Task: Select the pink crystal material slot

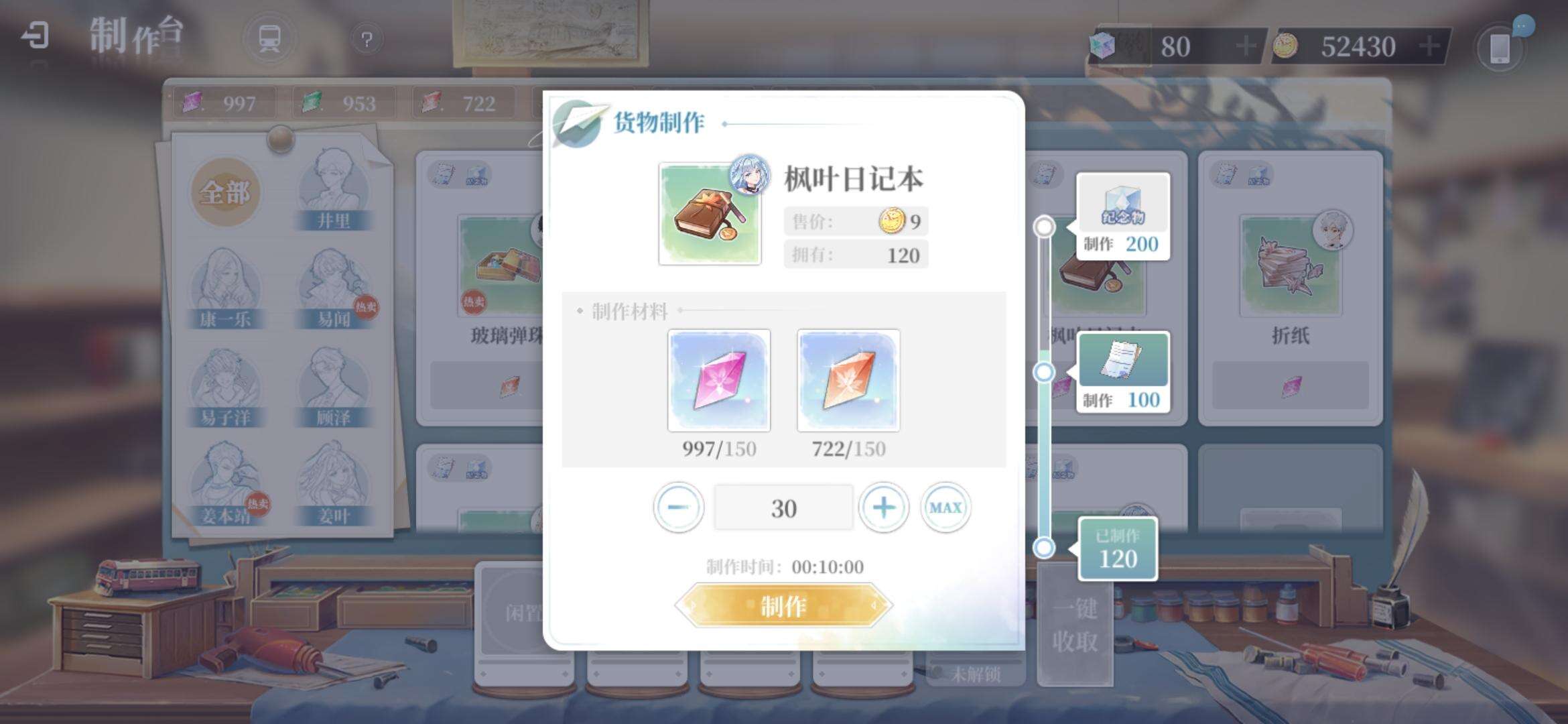Action: pyautogui.click(x=719, y=380)
